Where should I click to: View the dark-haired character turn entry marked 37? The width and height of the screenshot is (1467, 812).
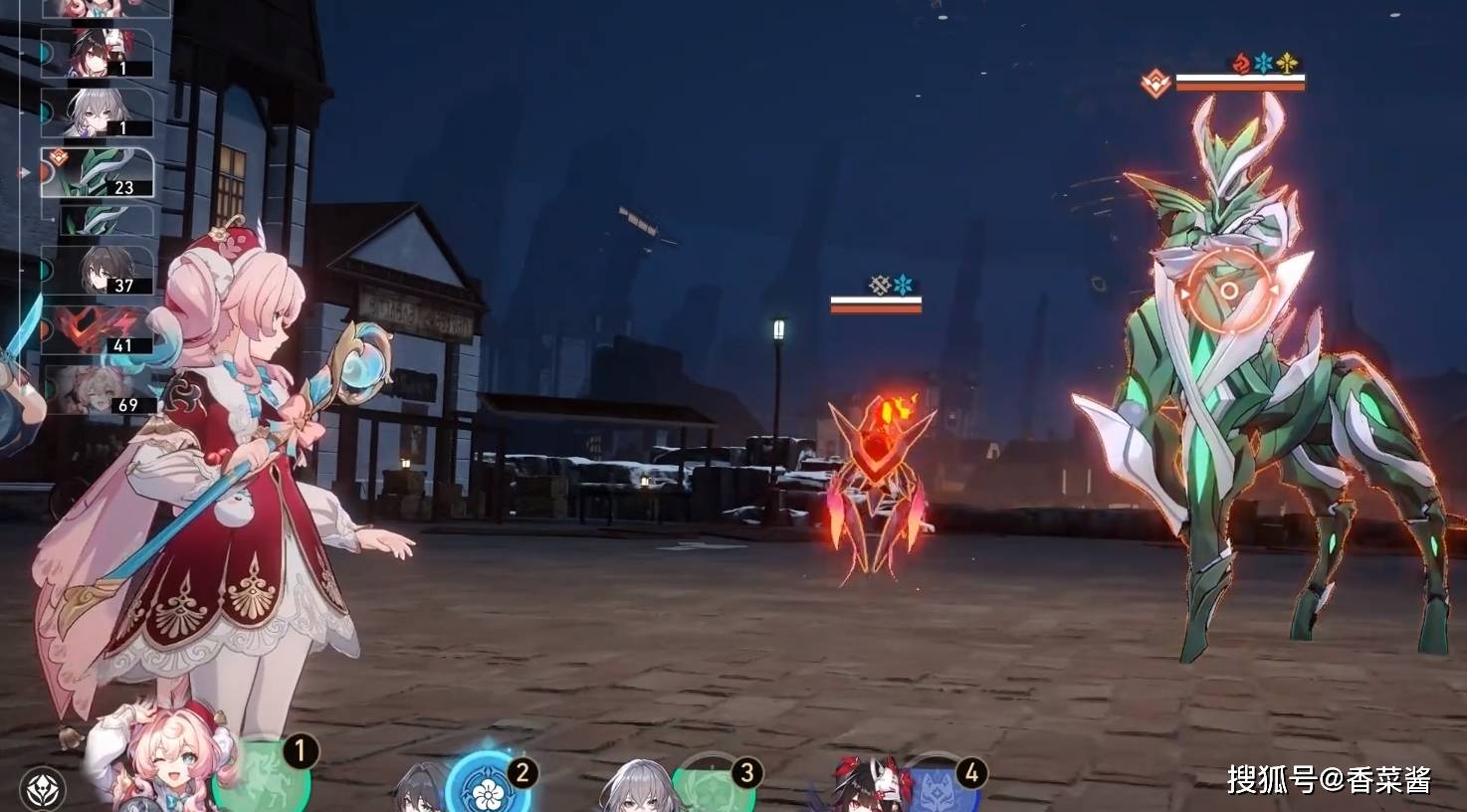(x=98, y=270)
